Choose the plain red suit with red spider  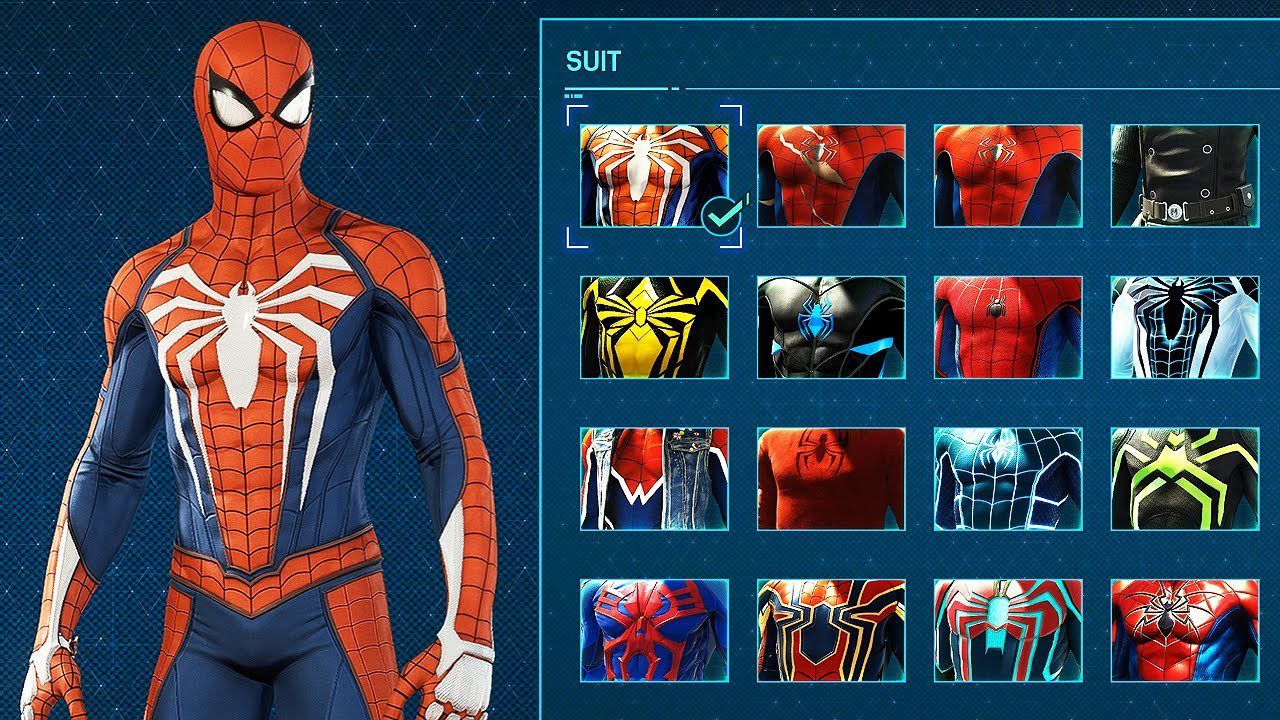pyautogui.click(x=831, y=479)
